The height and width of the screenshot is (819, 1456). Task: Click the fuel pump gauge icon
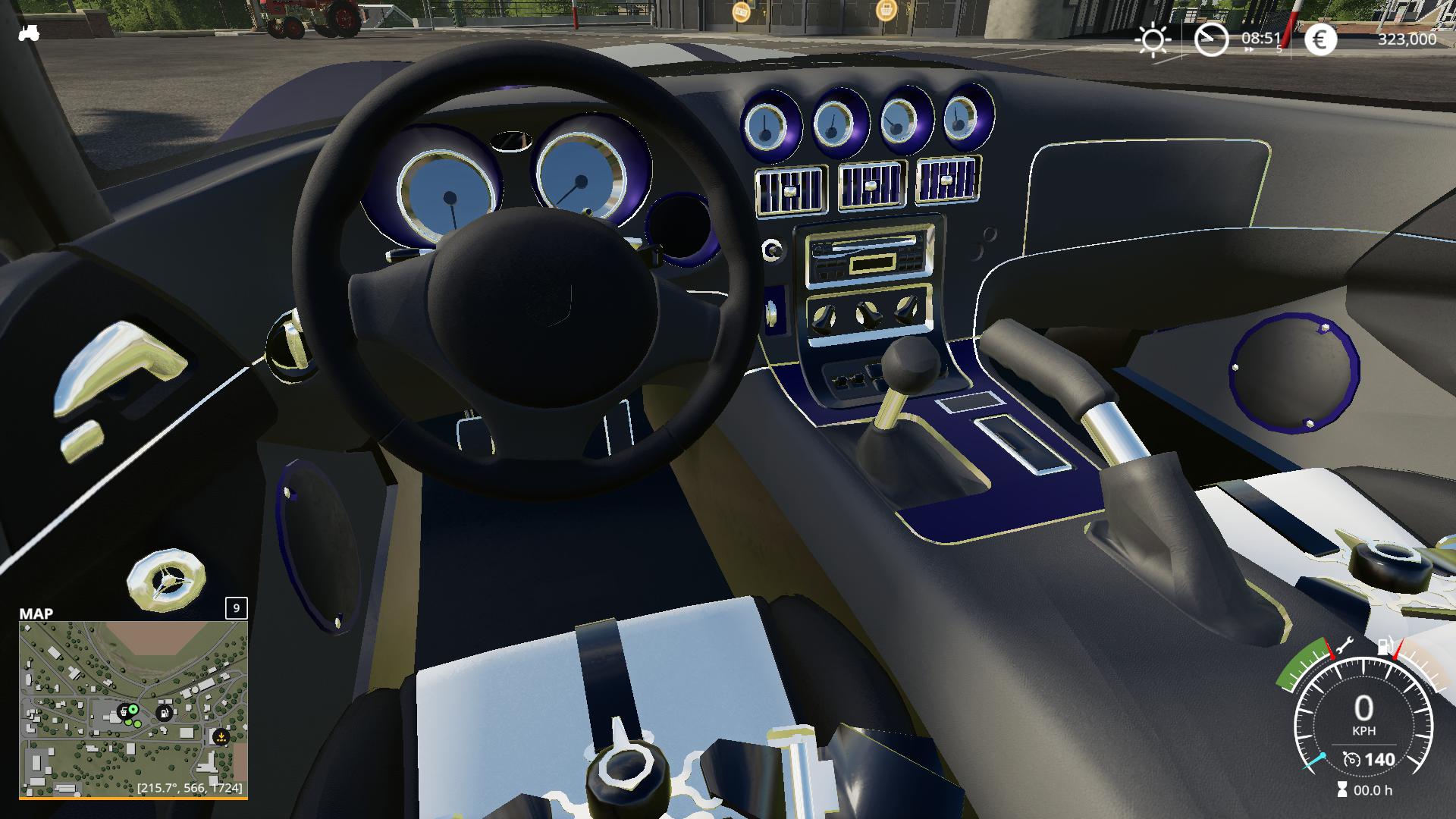[1385, 646]
